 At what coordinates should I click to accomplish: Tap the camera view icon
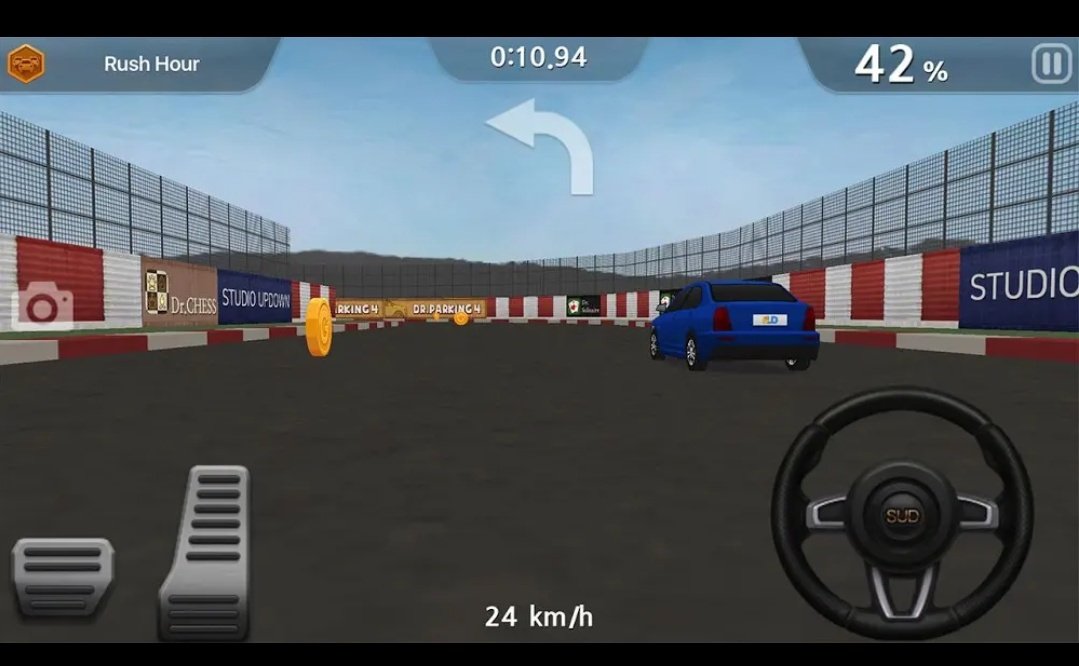click(x=42, y=305)
